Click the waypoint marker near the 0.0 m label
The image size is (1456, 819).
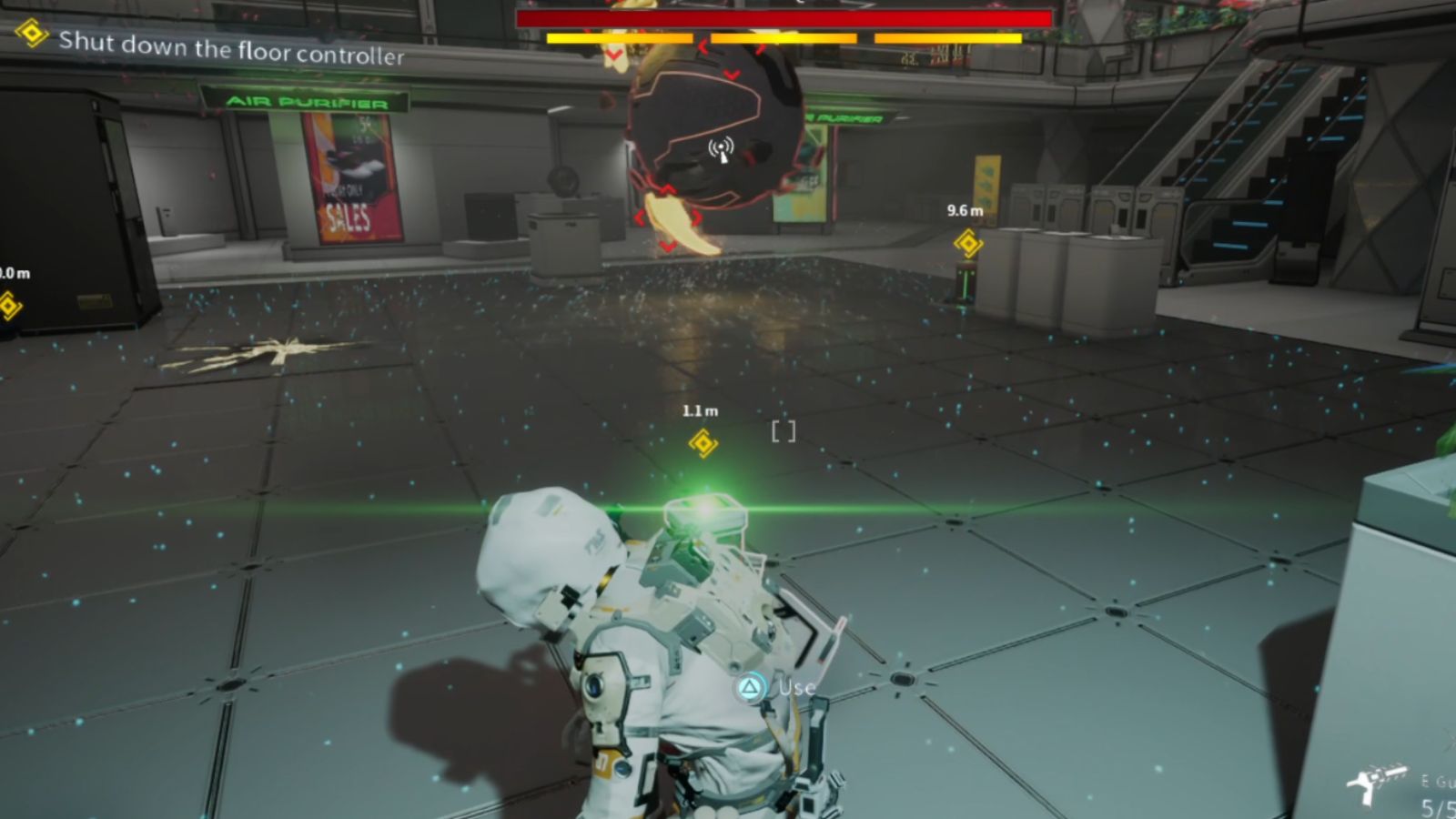(x=8, y=305)
